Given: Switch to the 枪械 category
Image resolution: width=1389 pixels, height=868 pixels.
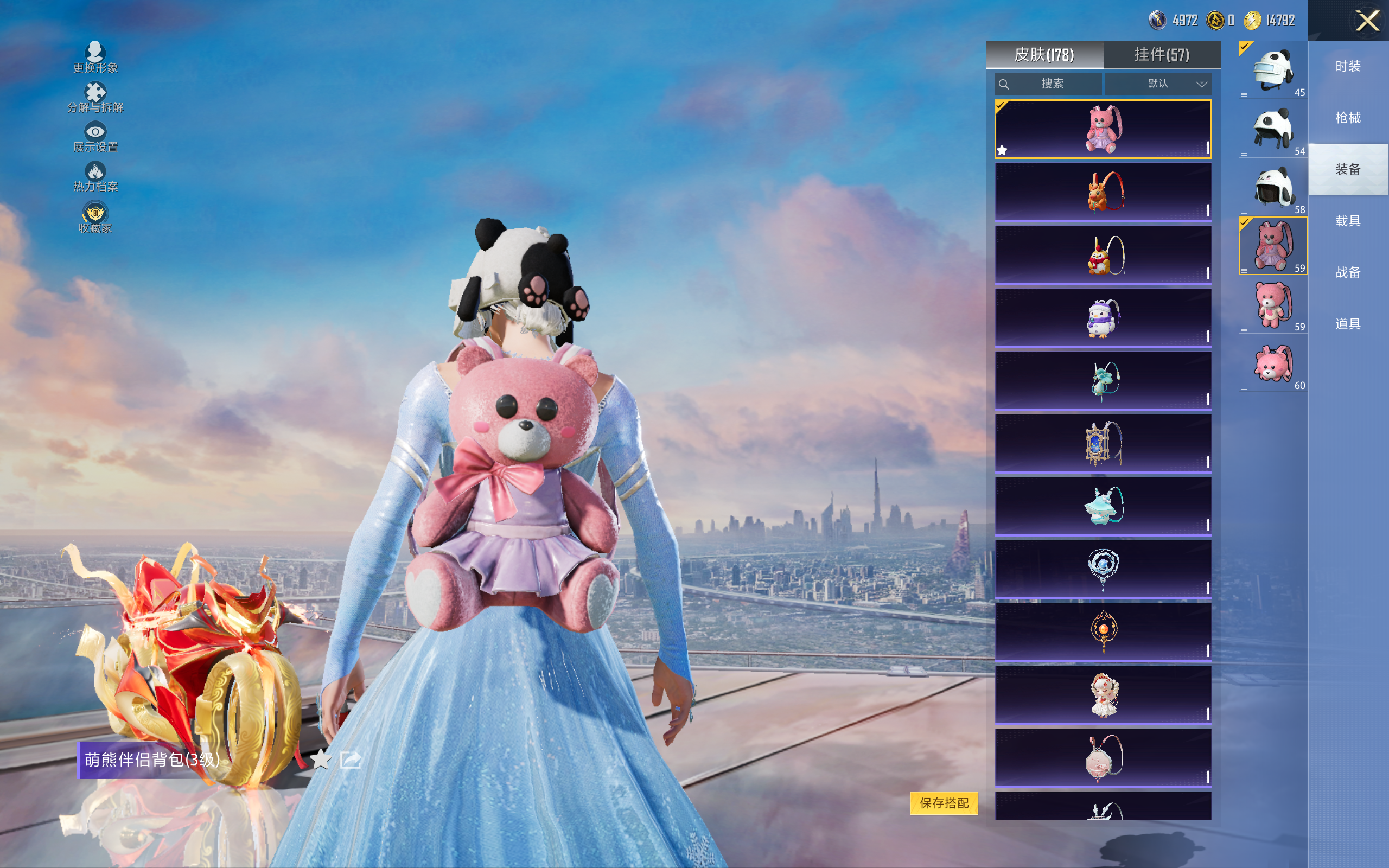Looking at the screenshot, I should coord(1348,118).
